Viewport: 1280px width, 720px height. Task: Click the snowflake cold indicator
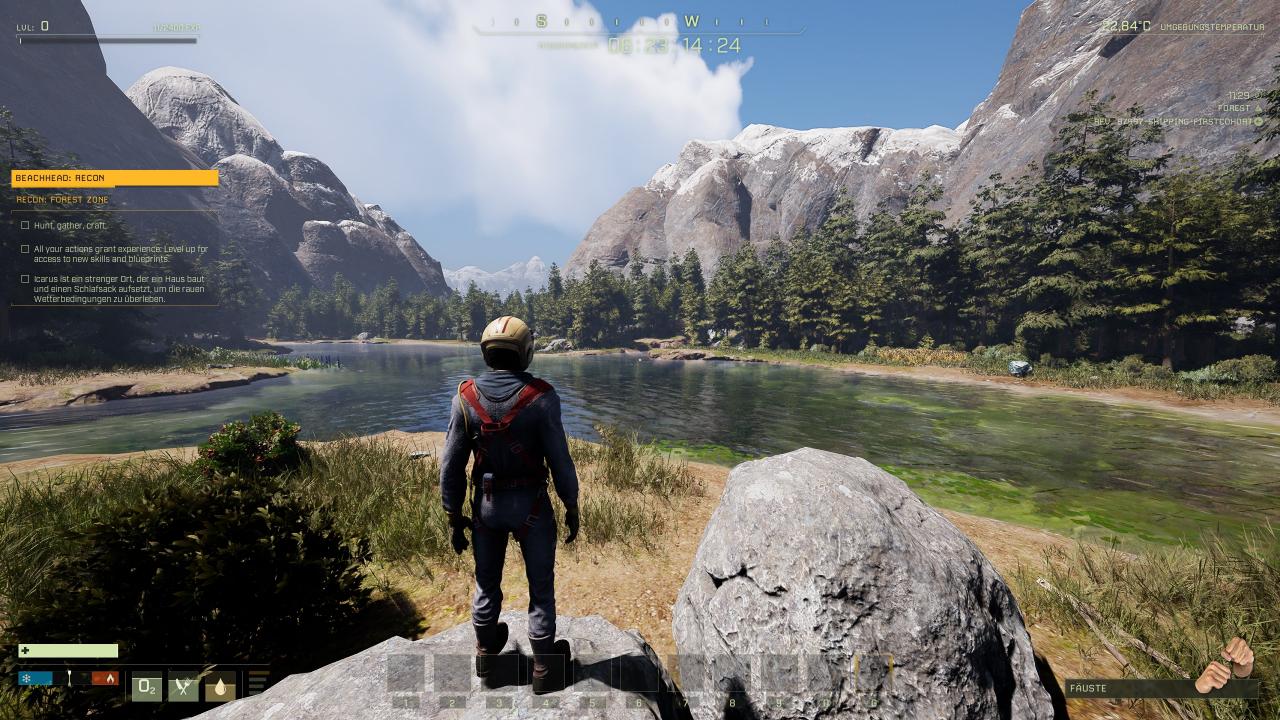click(x=35, y=678)
